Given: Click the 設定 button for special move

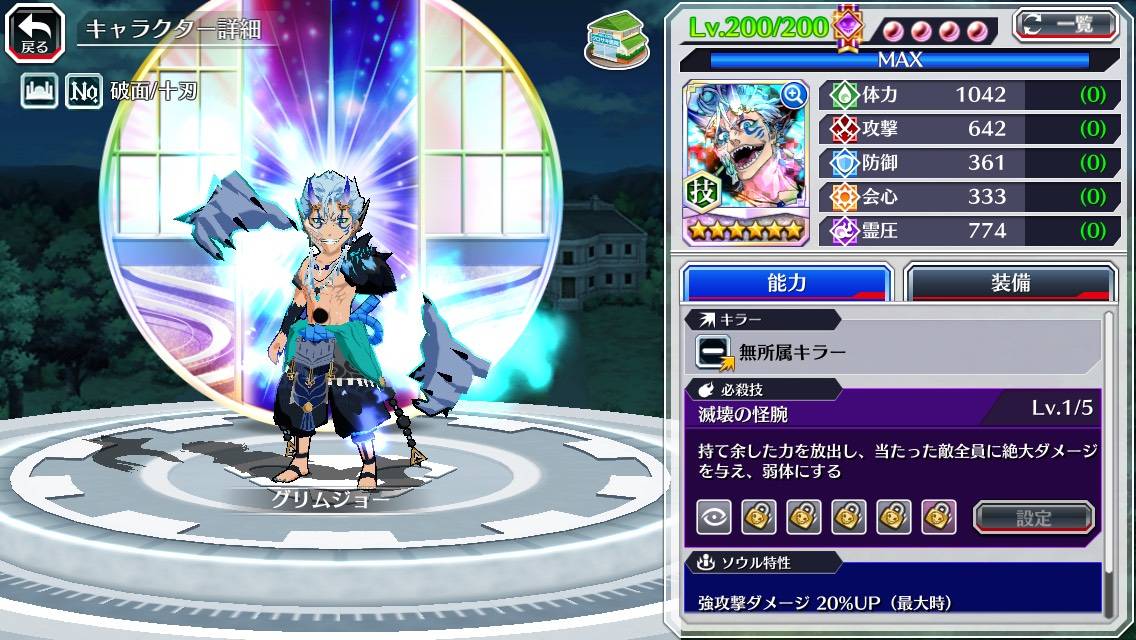Looking at the screenshot, I should [x=1033, y=517].
